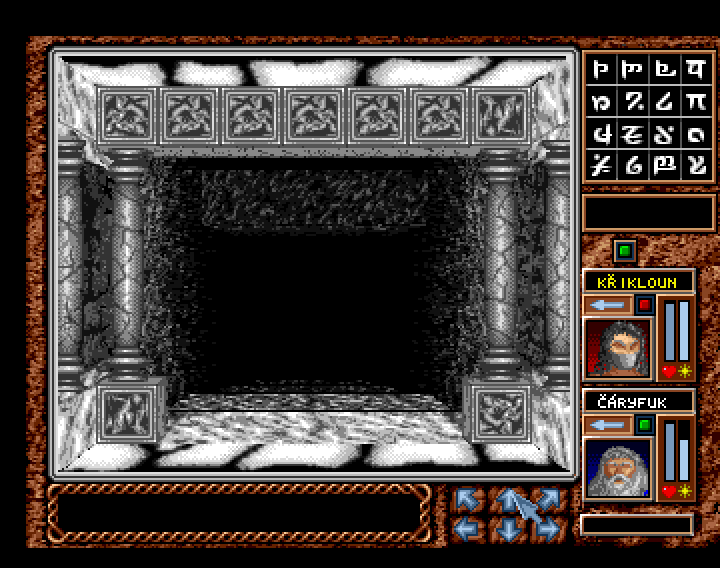Viewport: 720px width, 568px height.
Task: Click the move backward arrow
Action: click(509, 529)
